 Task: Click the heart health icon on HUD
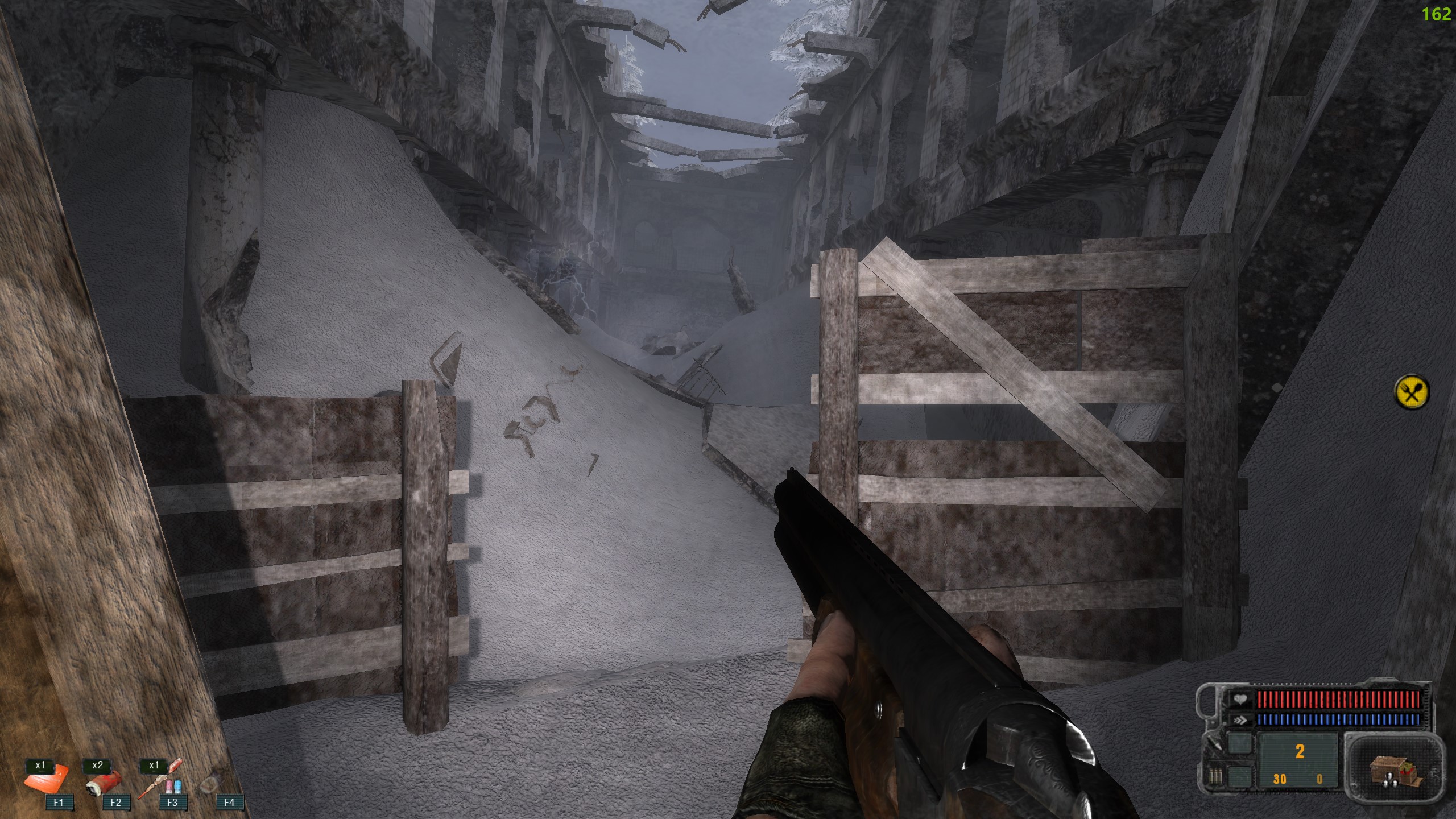[x=1240, y=700]
